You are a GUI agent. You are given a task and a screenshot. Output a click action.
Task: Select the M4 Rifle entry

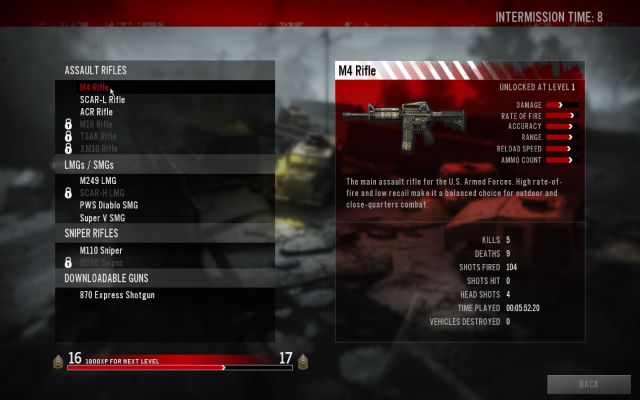point(94,87)
